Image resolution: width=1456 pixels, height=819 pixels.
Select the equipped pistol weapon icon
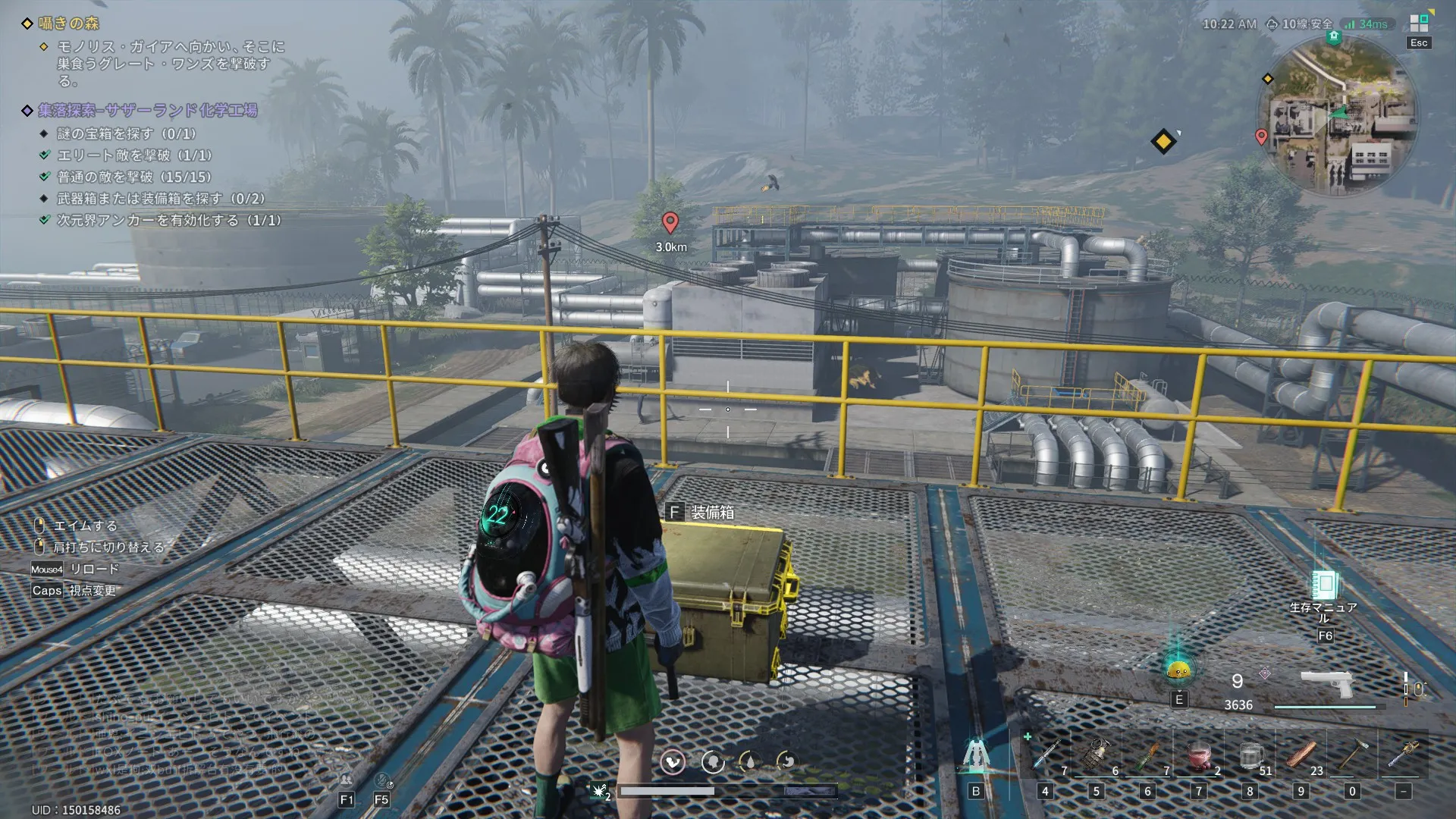pyautogui.click(x=1326, y=683)
